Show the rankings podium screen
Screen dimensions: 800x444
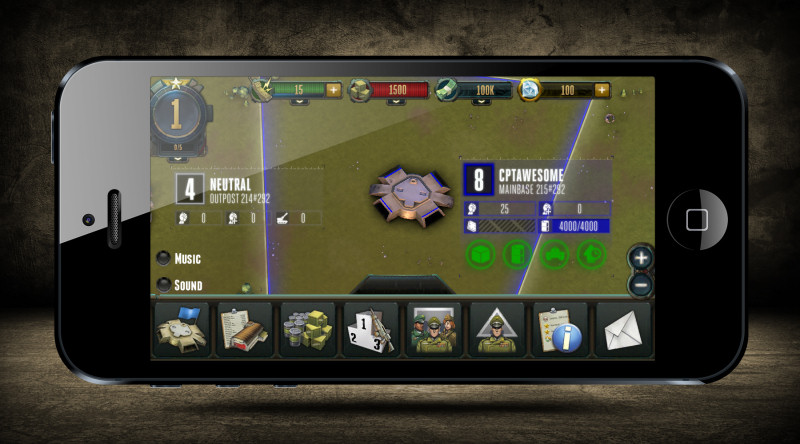click(370, 329)
